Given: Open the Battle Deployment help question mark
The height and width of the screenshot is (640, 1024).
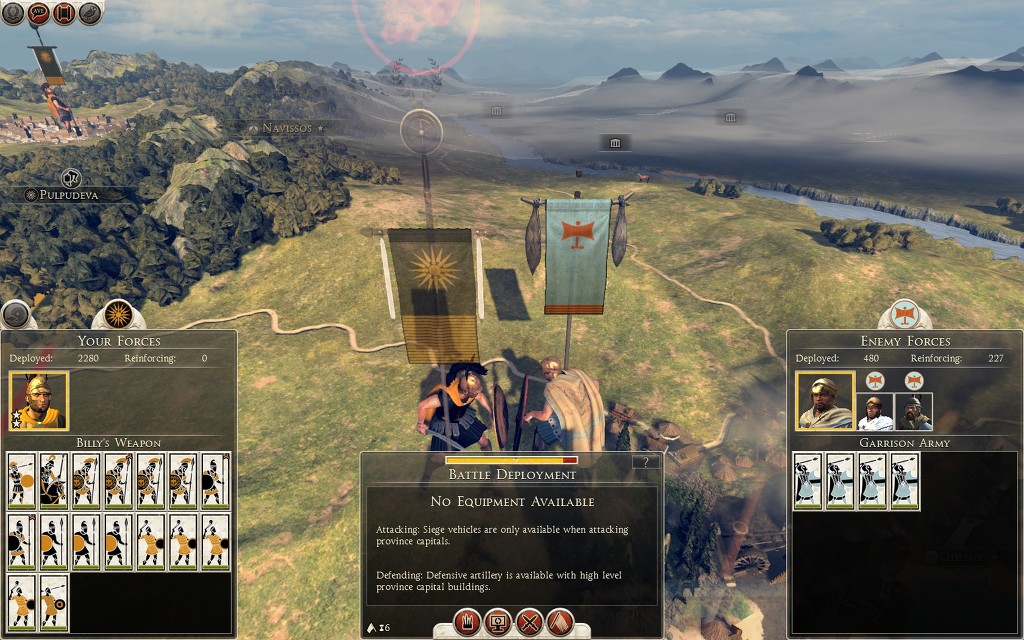Looking at the screenshot, I should 647,462.
